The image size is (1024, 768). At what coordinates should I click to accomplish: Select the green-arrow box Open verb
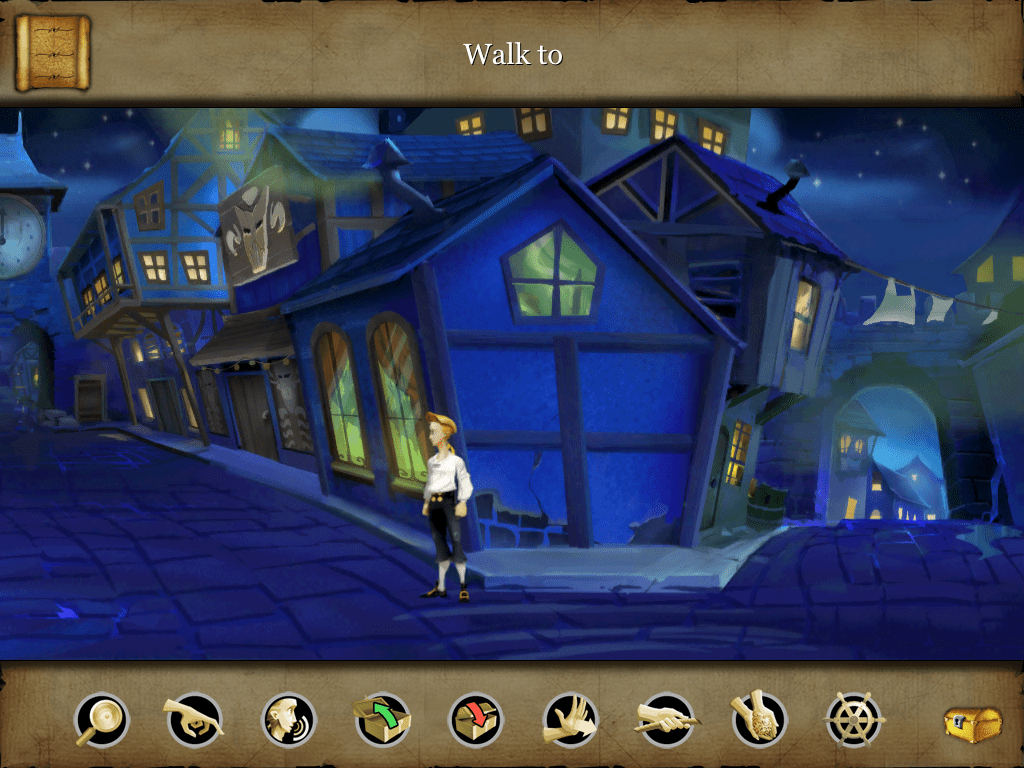(382, 719)
